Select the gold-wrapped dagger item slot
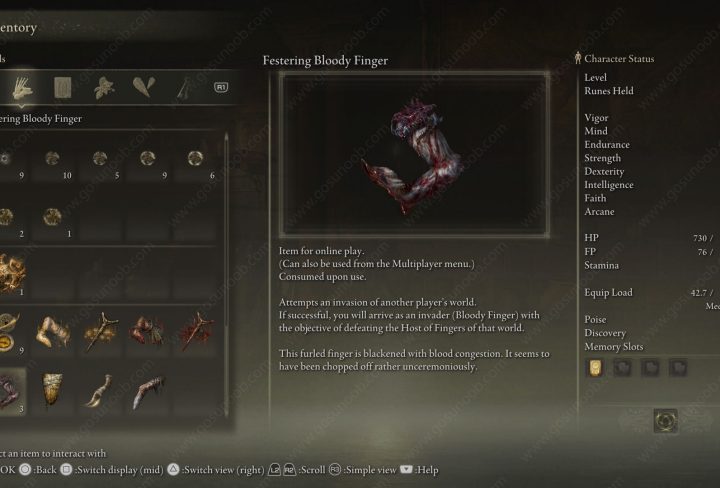The width and height of the screenshot is (720, 488). pyautogui.click(x=101, y=331)
